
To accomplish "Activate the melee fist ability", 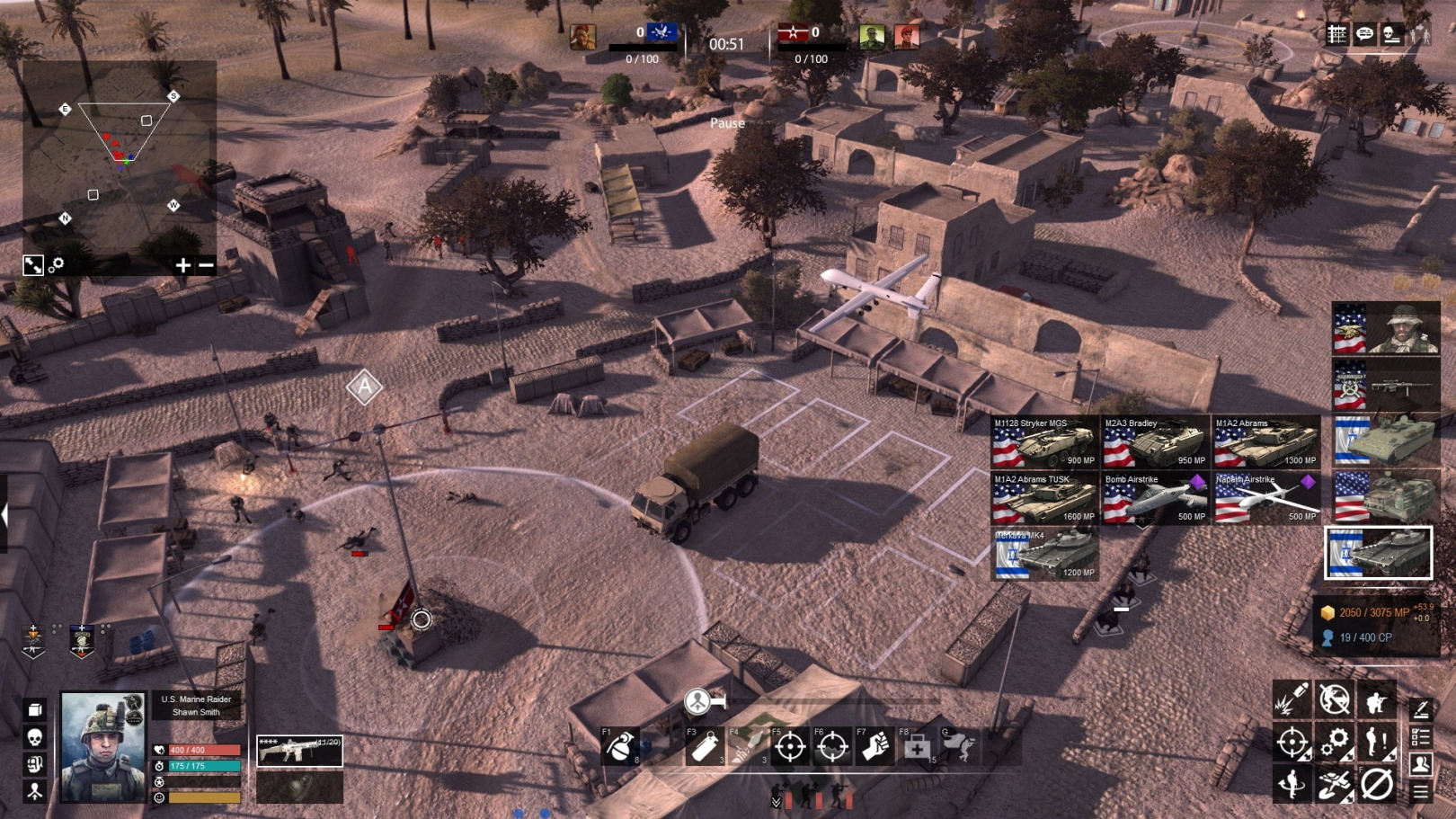I will 874,747.
